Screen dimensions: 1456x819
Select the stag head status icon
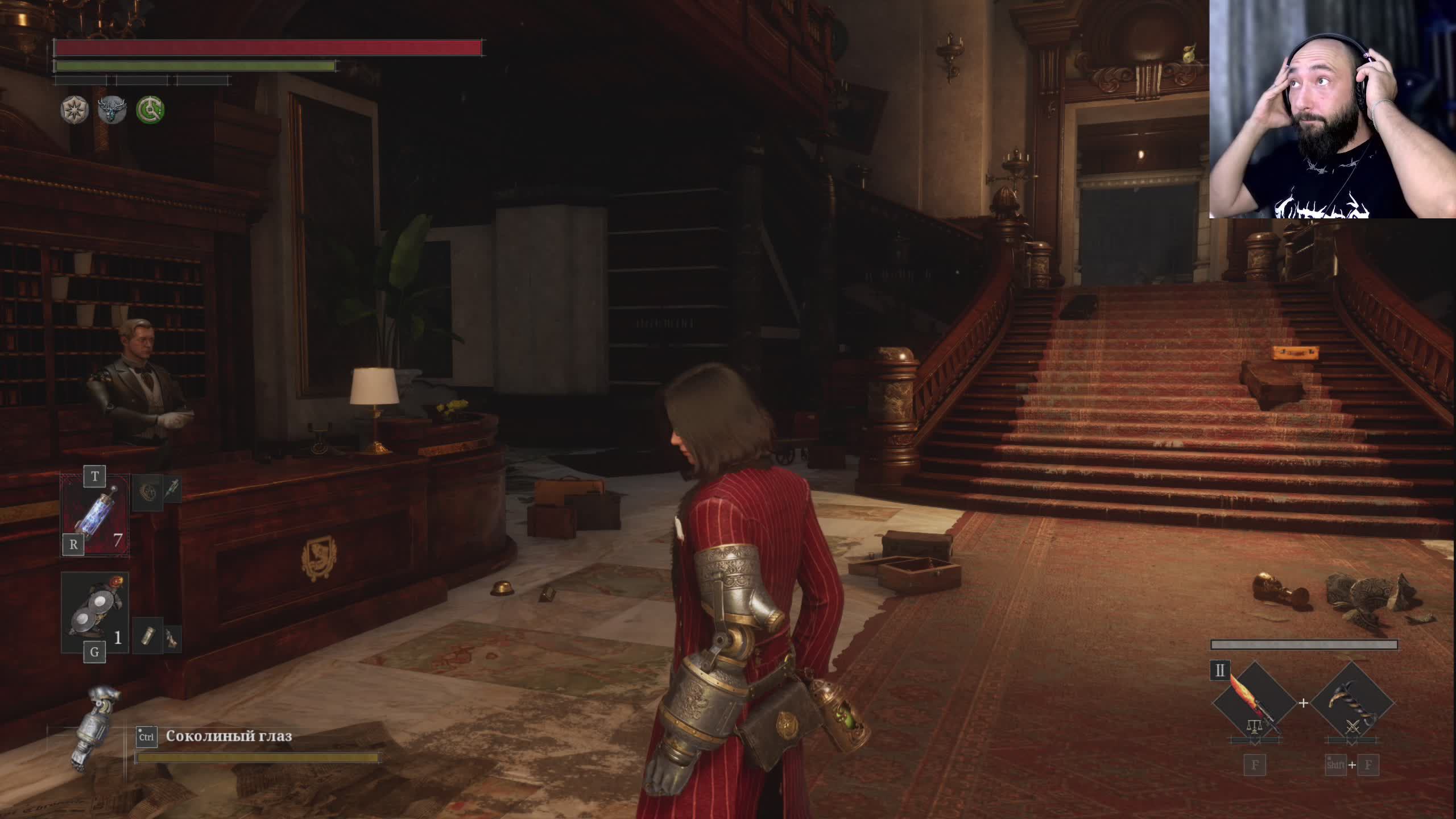112,109
